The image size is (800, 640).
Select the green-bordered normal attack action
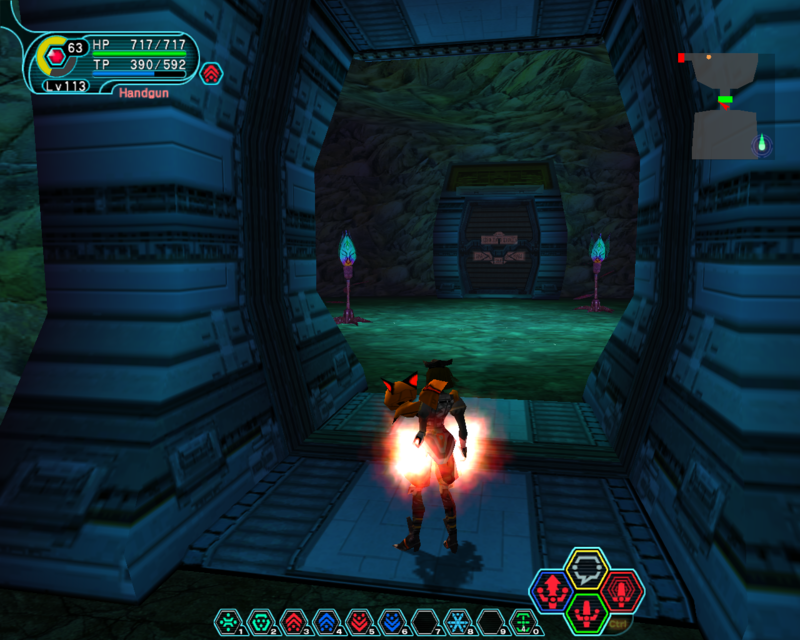[x=585, y=612]
